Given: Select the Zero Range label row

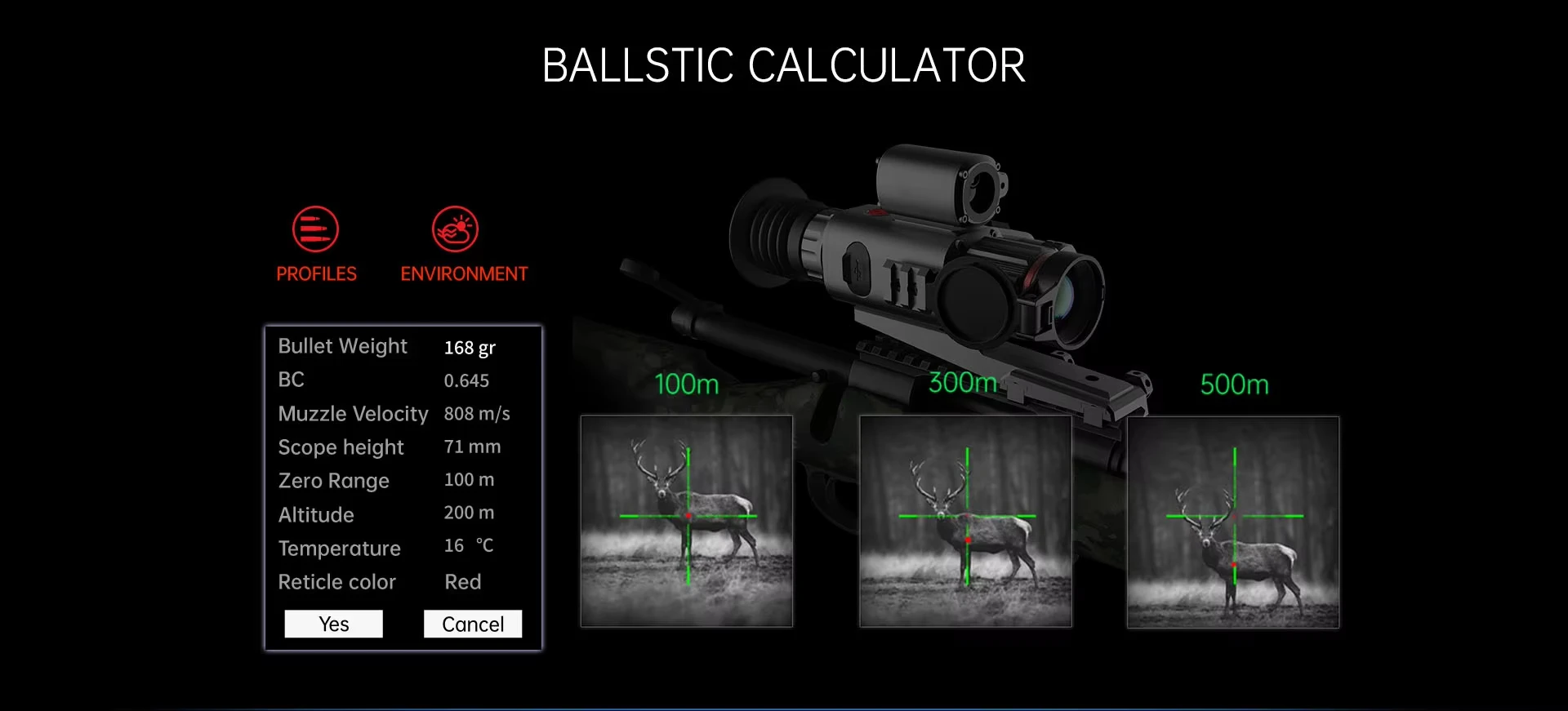Looking at the screenshot, I should pyautogui.click(x=333, y=481).
